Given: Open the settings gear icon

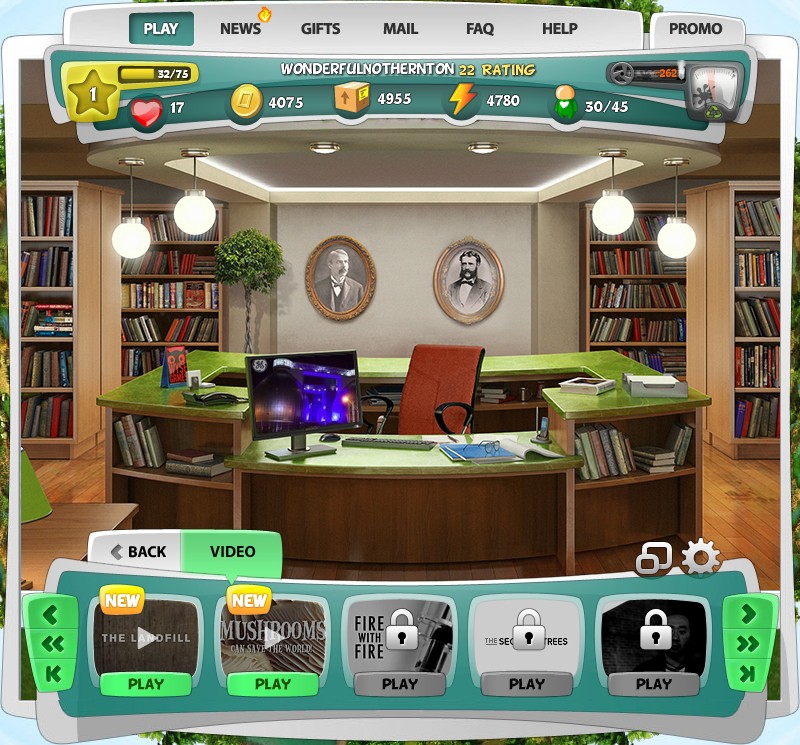Looking at the screenshot, I should [x=700, y=558].
